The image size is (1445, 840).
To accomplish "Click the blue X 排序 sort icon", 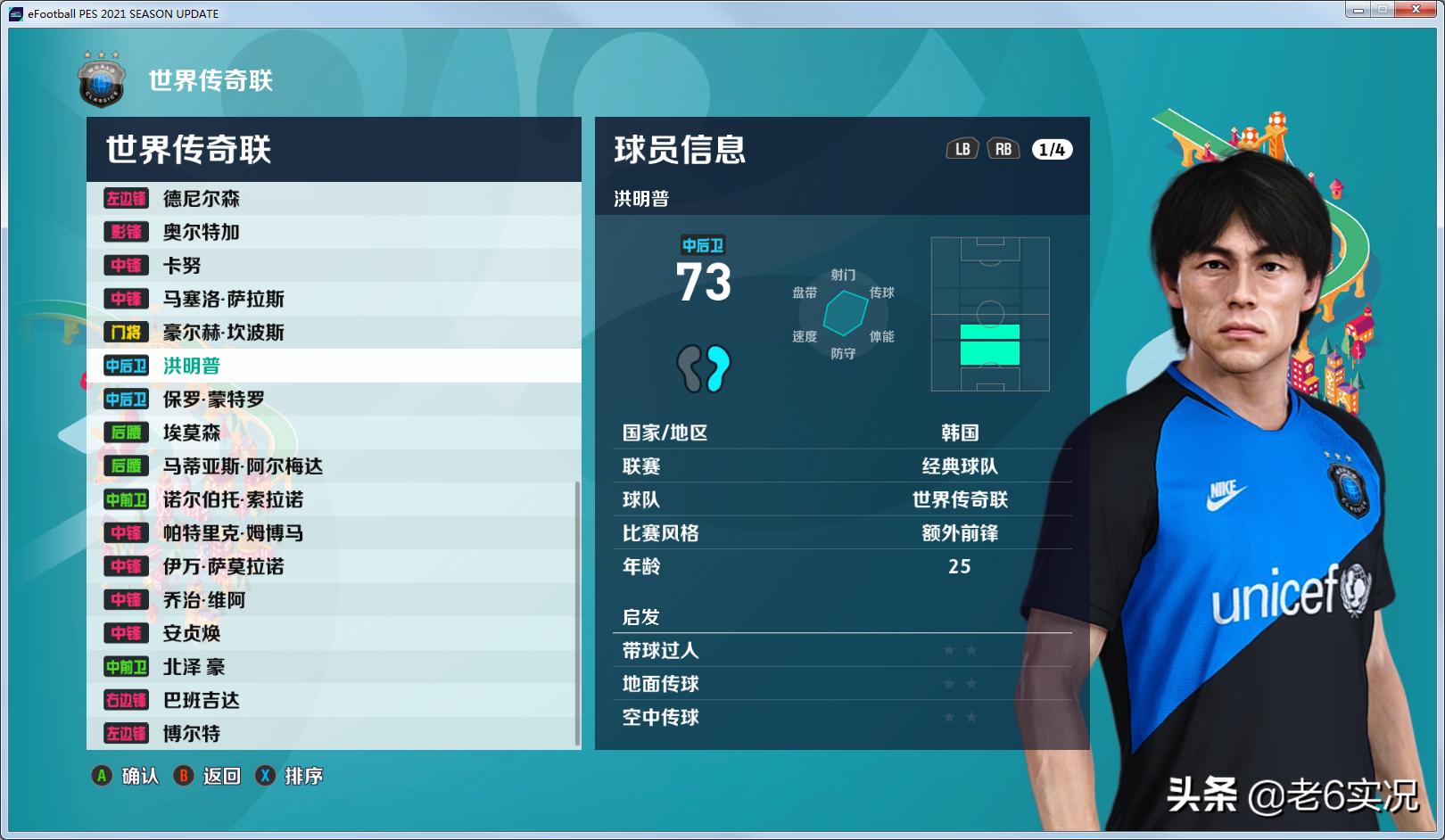I will tap(265, 777).
